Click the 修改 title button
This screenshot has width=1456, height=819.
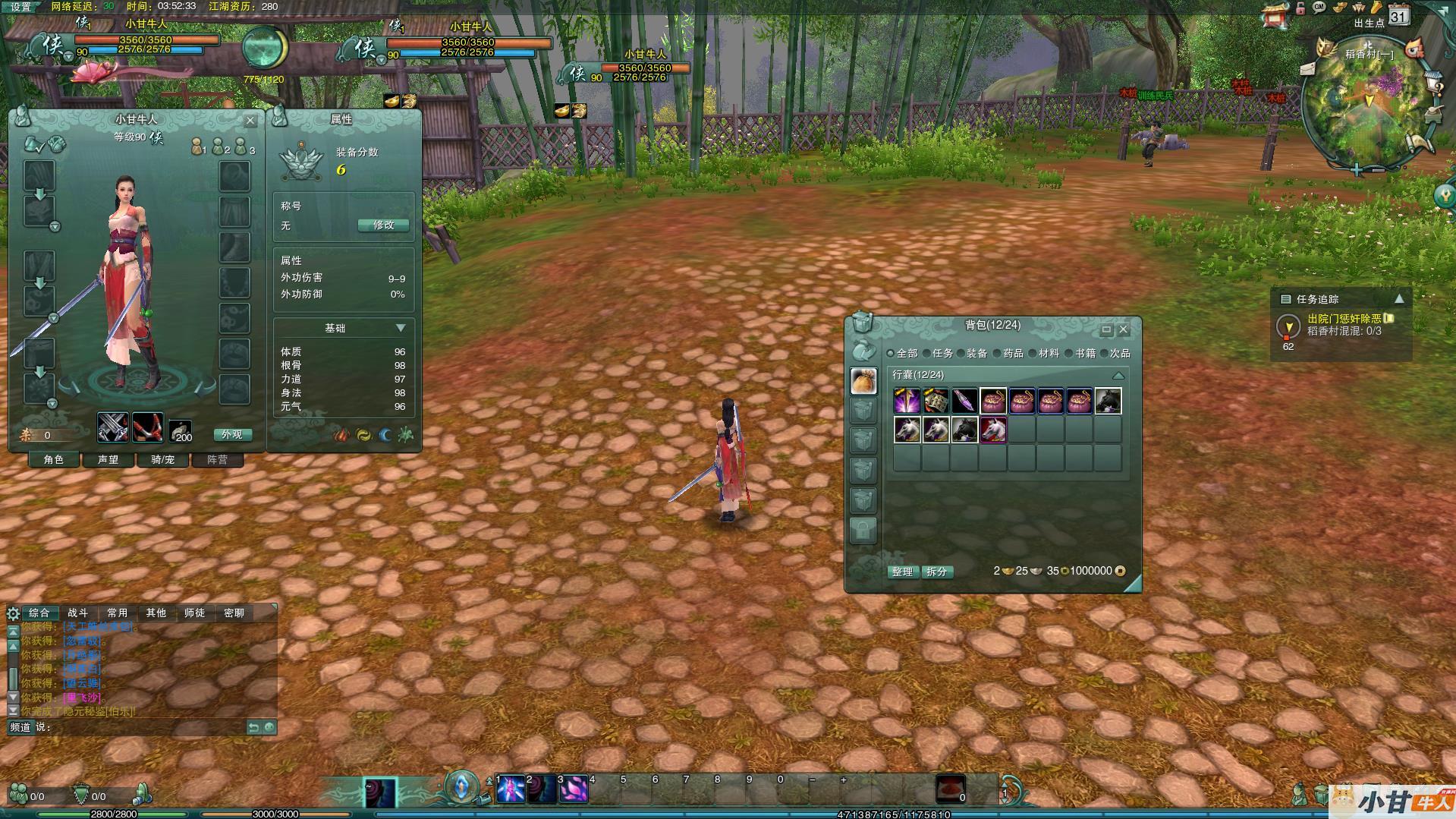tap(383, 225)
